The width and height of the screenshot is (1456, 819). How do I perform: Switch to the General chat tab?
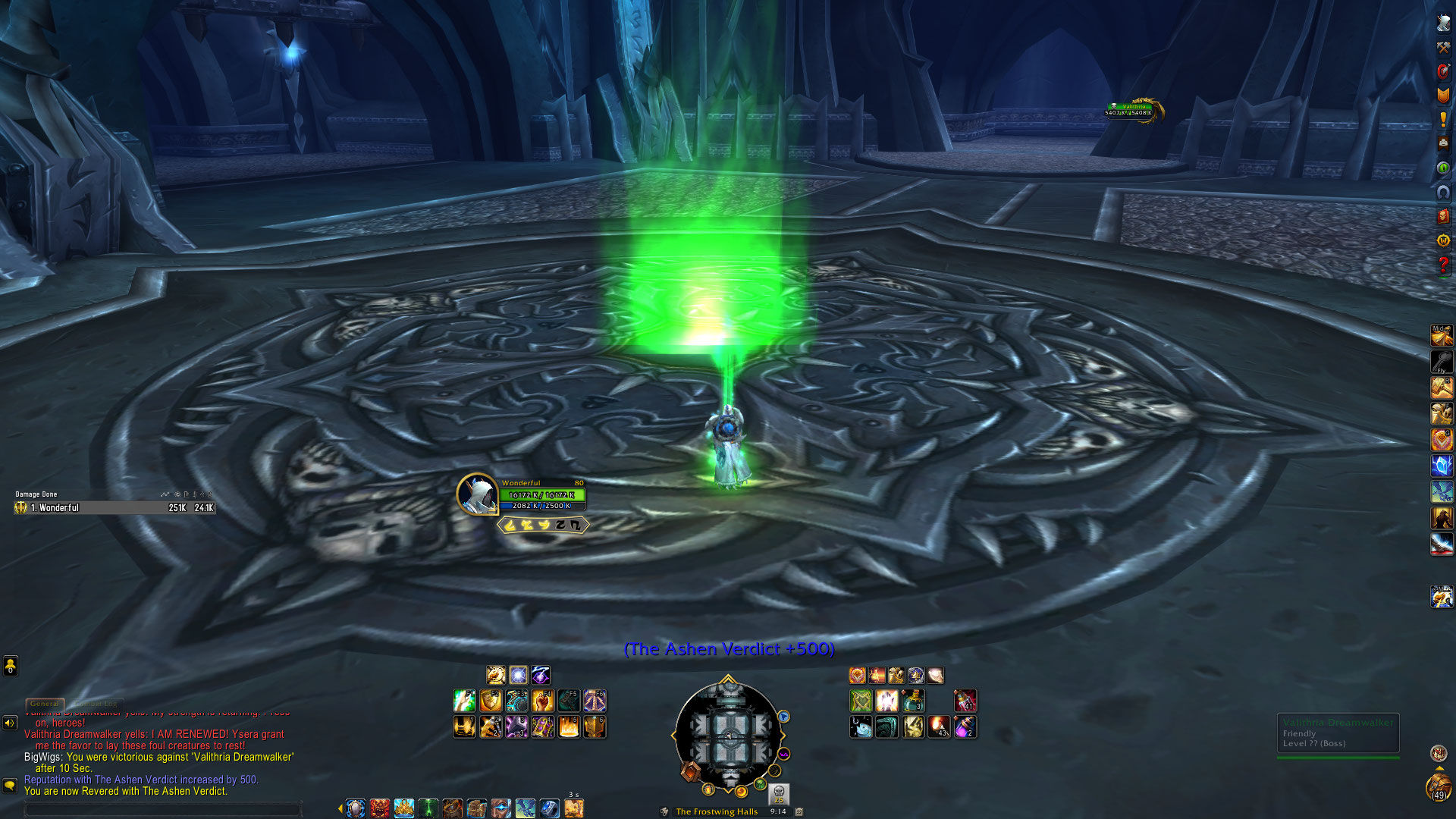45,704
